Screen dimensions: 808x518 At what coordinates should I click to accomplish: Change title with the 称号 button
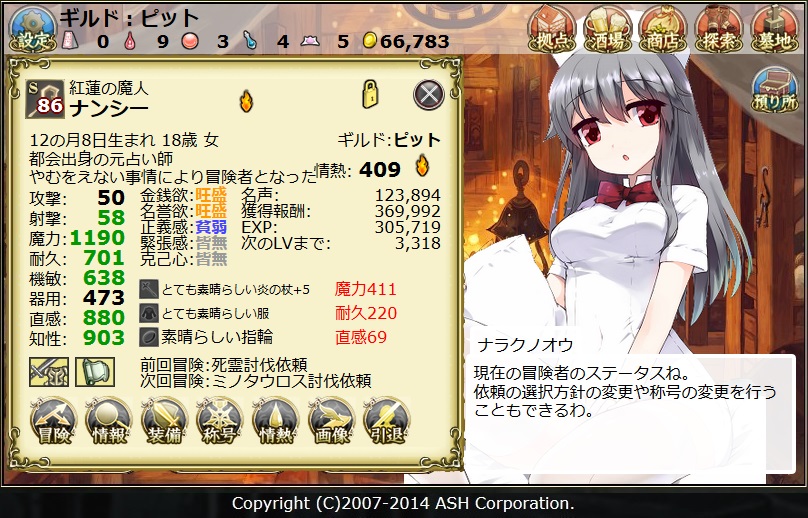(220, 421)
